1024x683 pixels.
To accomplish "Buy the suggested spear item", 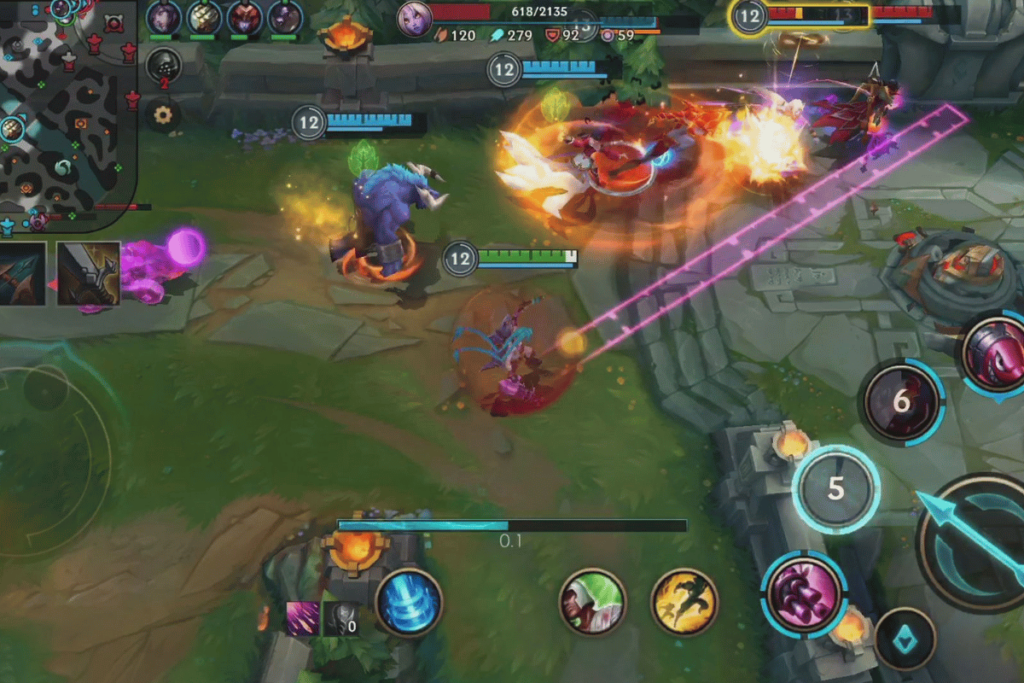I will [x=22, y=273].
